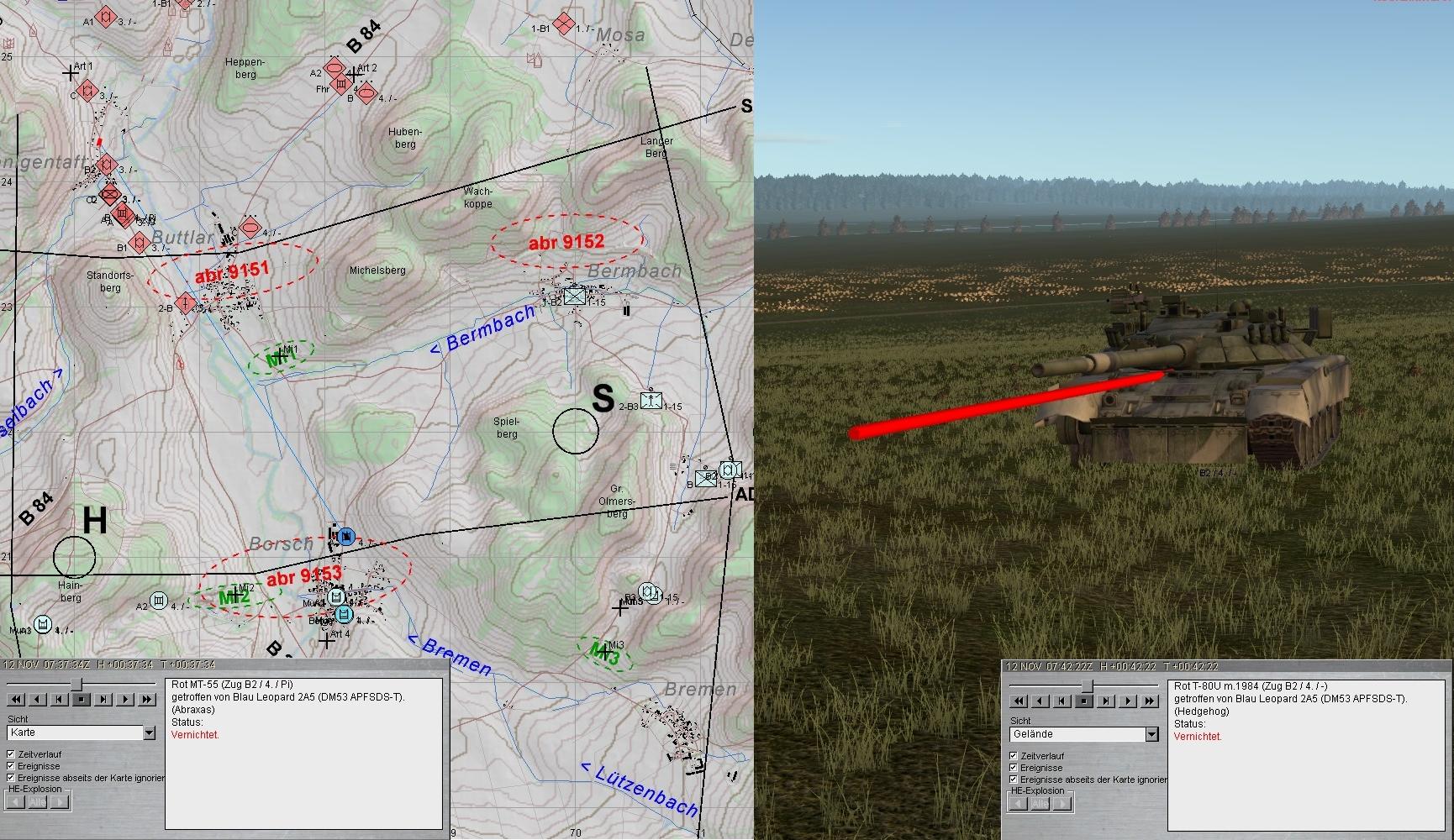Open the Sicht dropdown showing Karte
This screenshot has height=840, width=1454.
(149, 732)
